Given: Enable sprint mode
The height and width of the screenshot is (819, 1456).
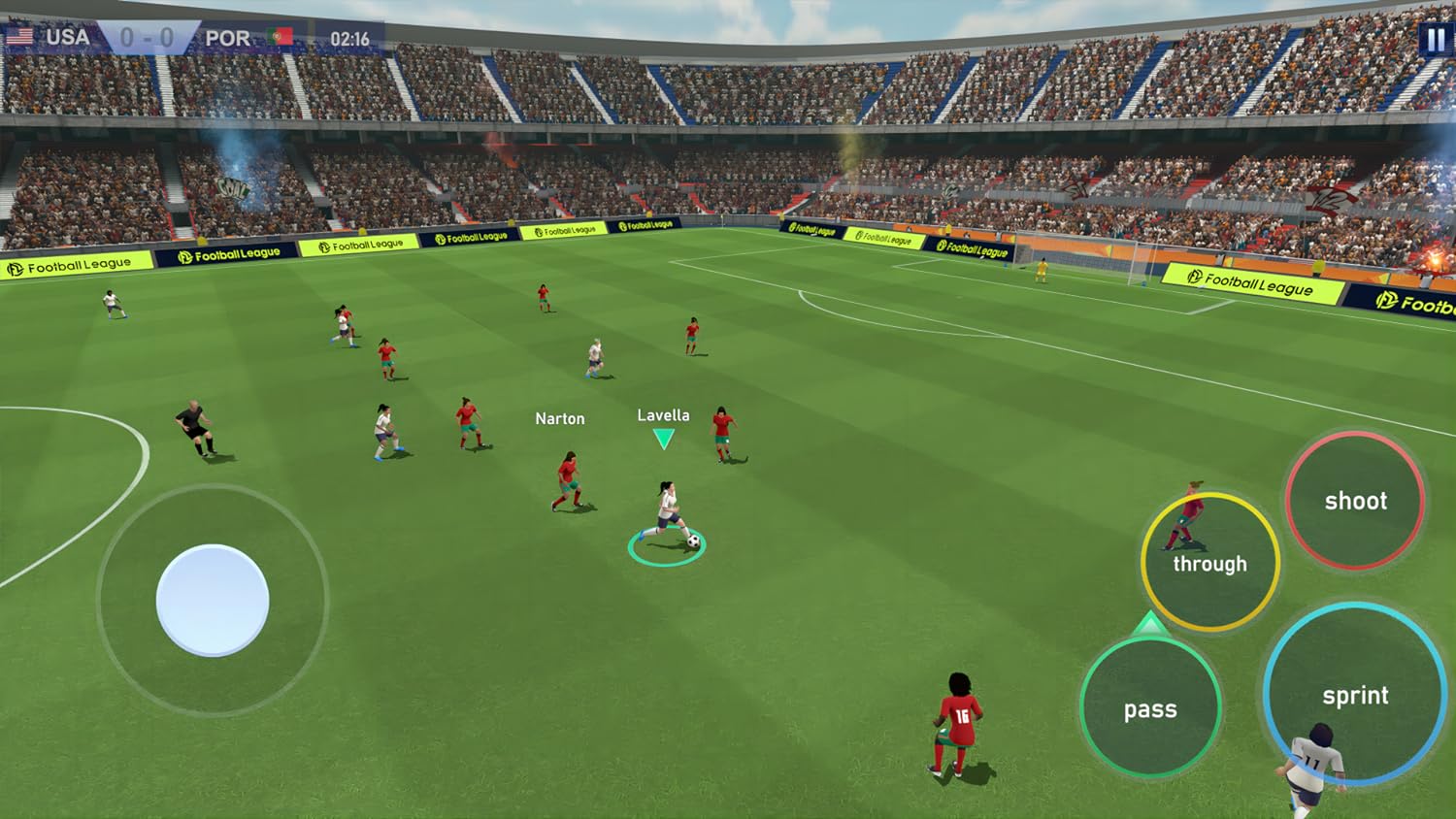Looking at the screenshot, I should pos(1357,696).
